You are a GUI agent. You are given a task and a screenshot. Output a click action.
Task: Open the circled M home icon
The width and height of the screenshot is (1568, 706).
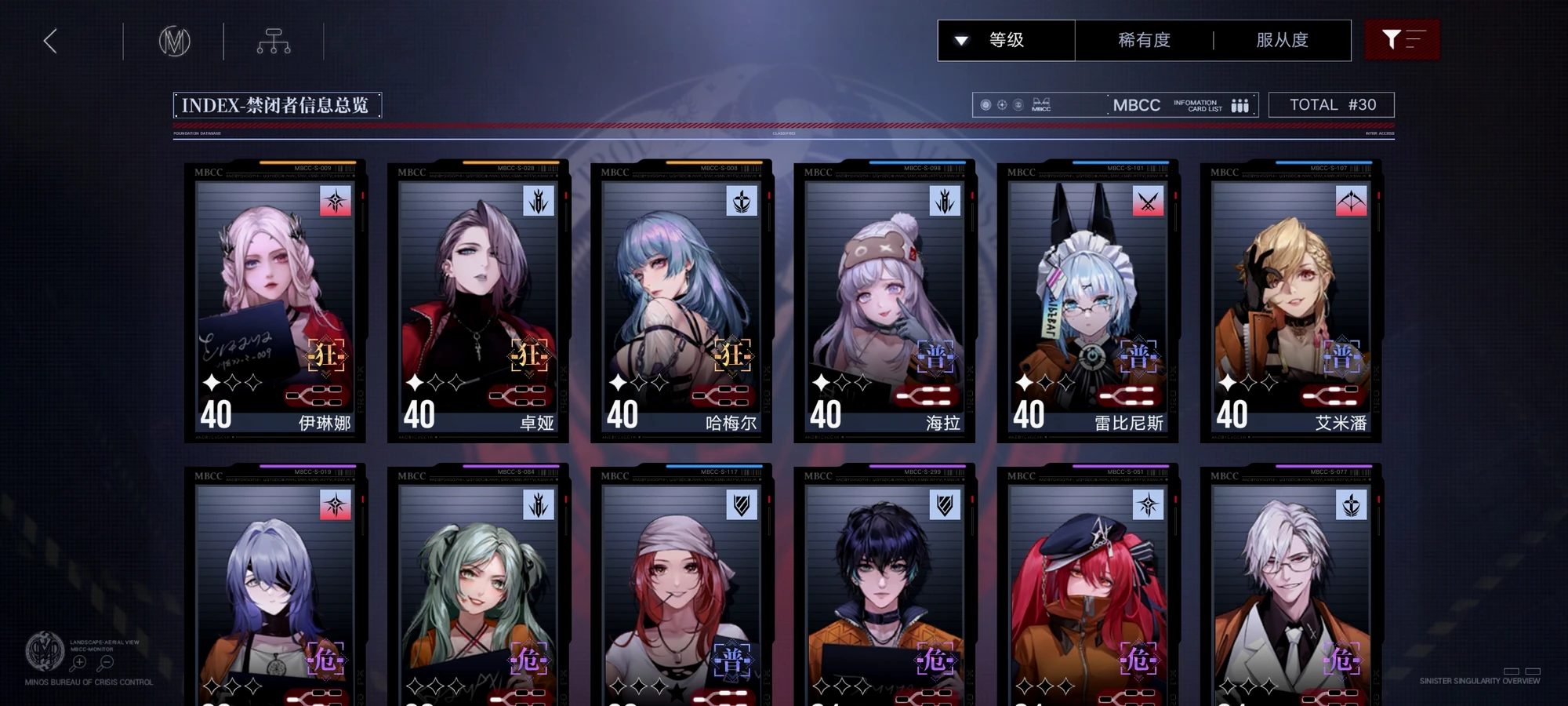click(174, 41)
